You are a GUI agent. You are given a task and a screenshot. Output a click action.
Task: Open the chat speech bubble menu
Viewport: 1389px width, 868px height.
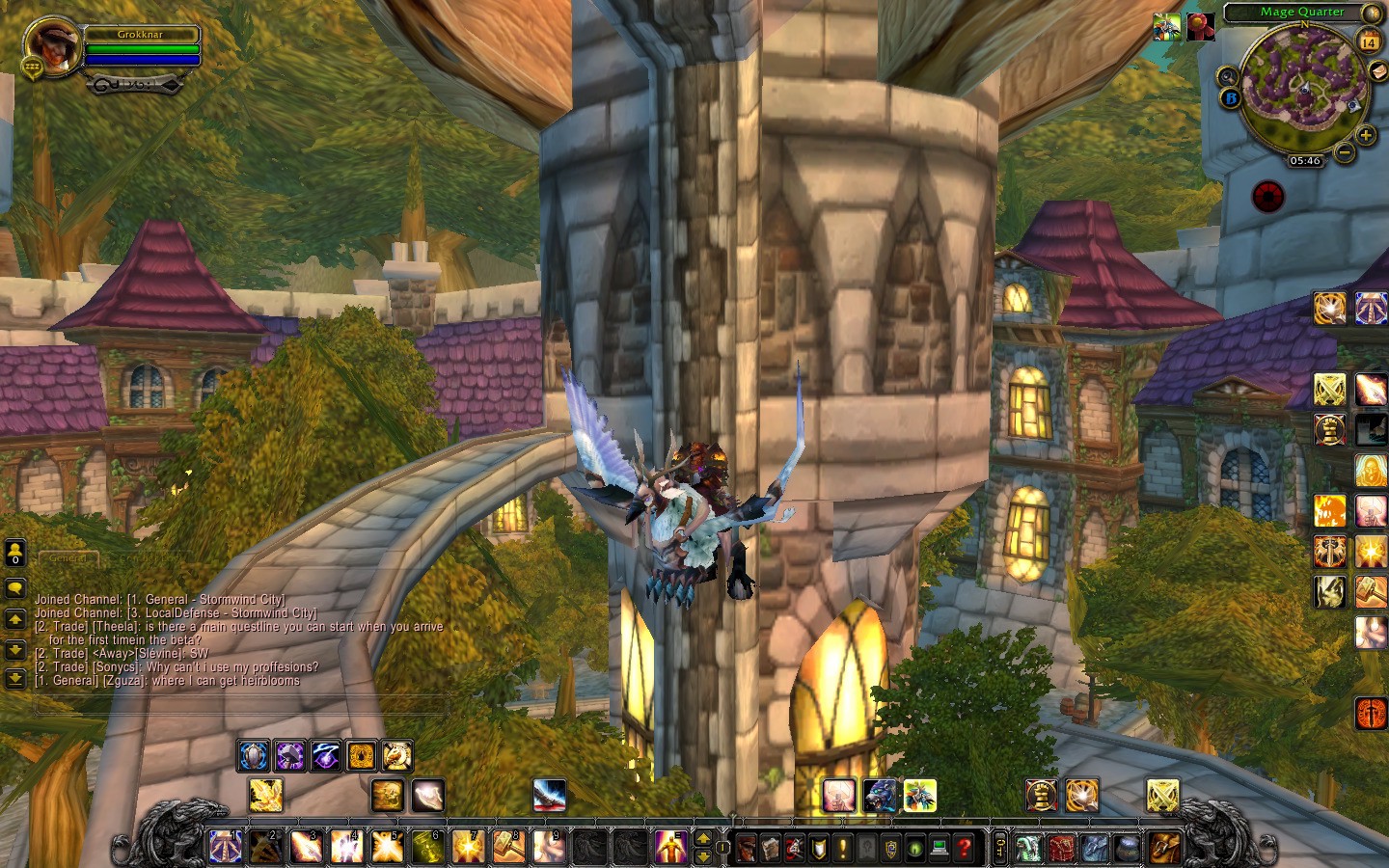pos(15,587)
